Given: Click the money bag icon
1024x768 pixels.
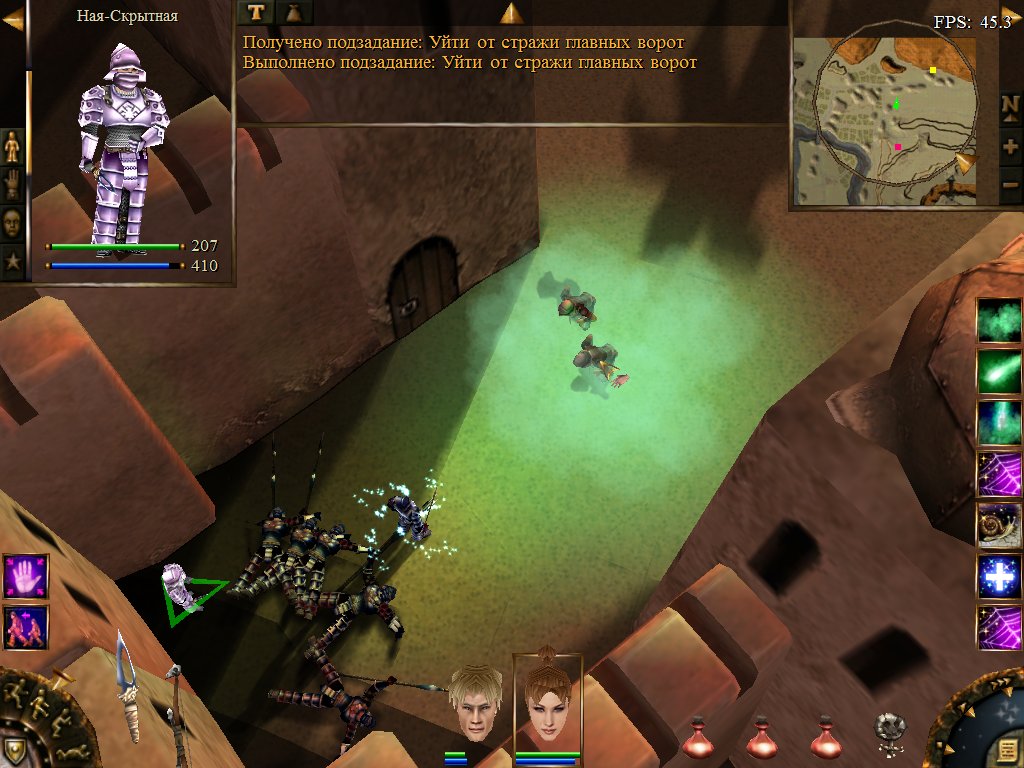Looking at the screenshot, I should pyautogui.click(x=293, y=12).
